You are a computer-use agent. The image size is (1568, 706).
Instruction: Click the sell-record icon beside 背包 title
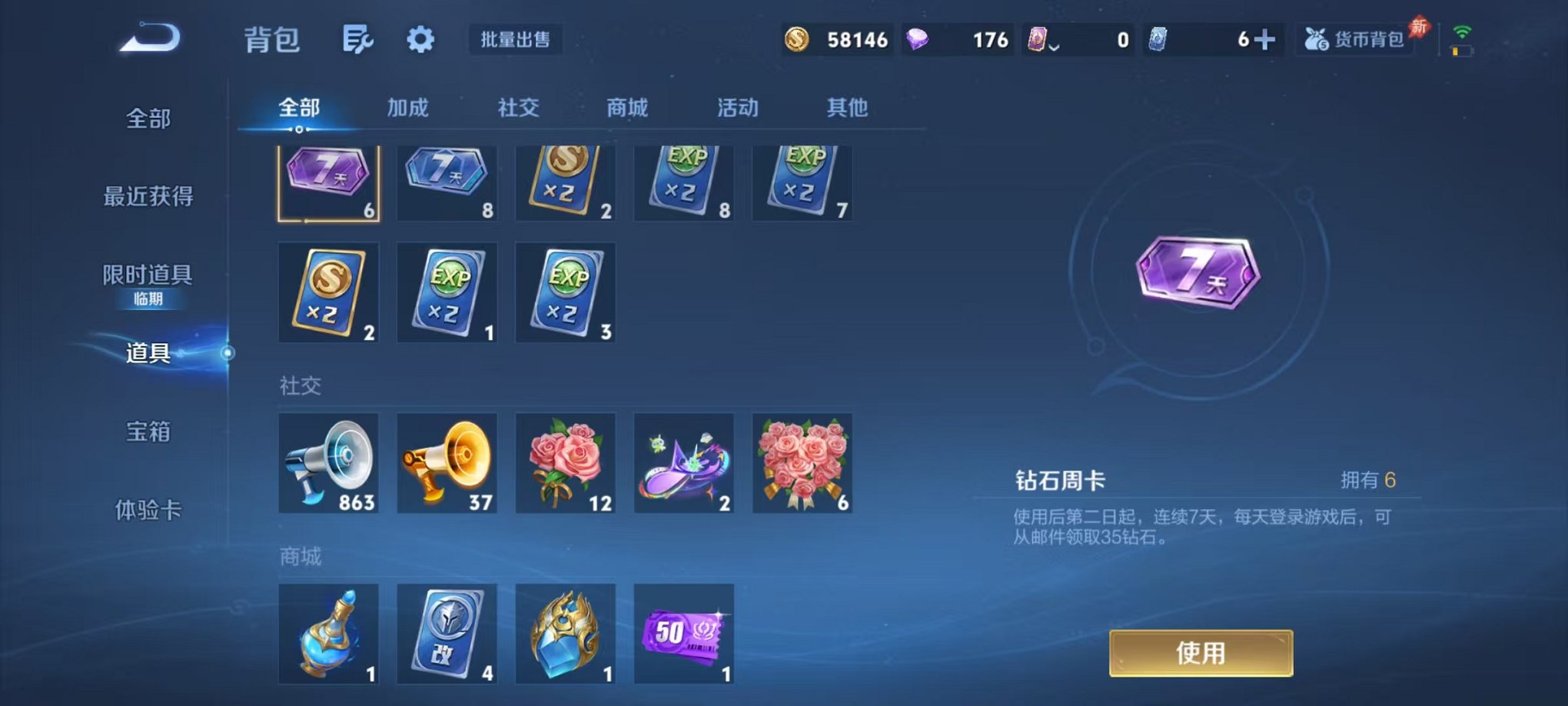coord(359,40)
